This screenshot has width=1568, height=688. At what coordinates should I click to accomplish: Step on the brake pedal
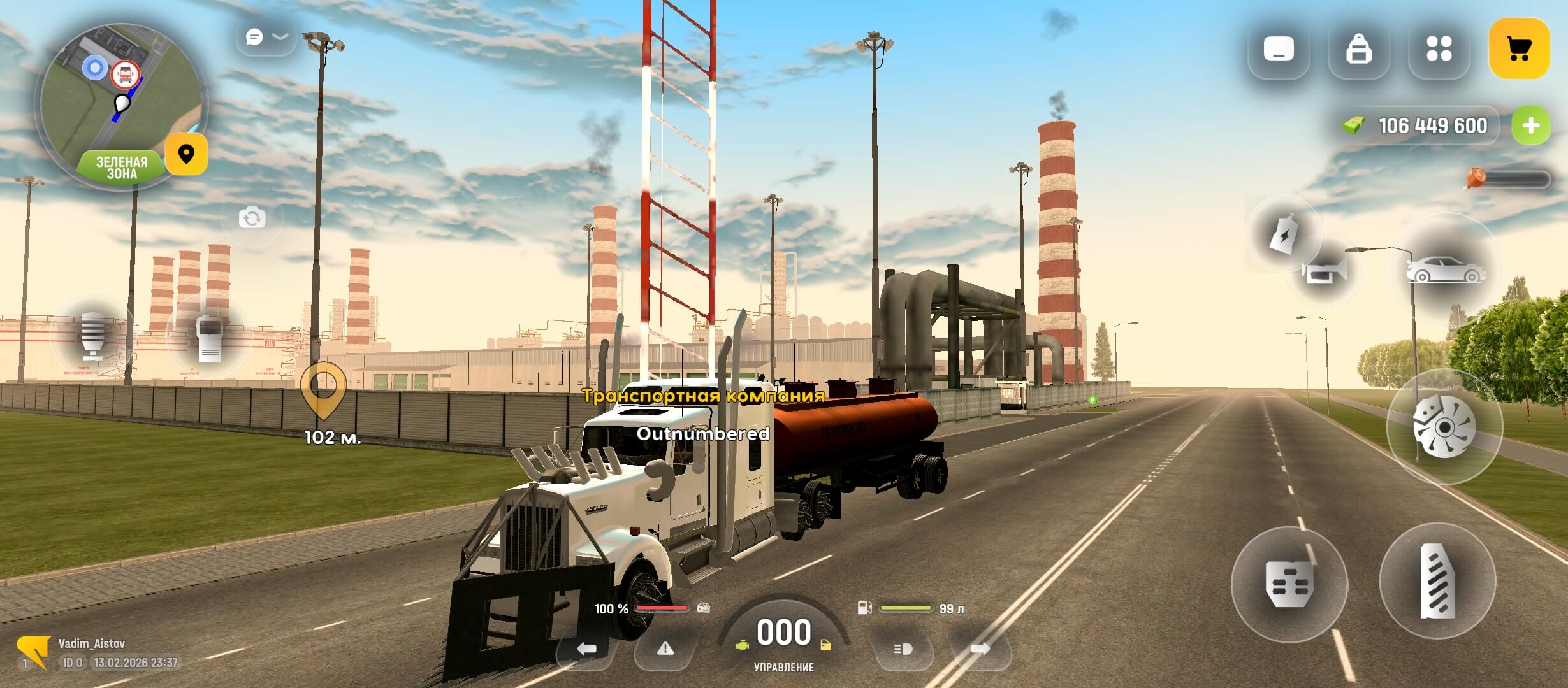[x=1289, y=584]
